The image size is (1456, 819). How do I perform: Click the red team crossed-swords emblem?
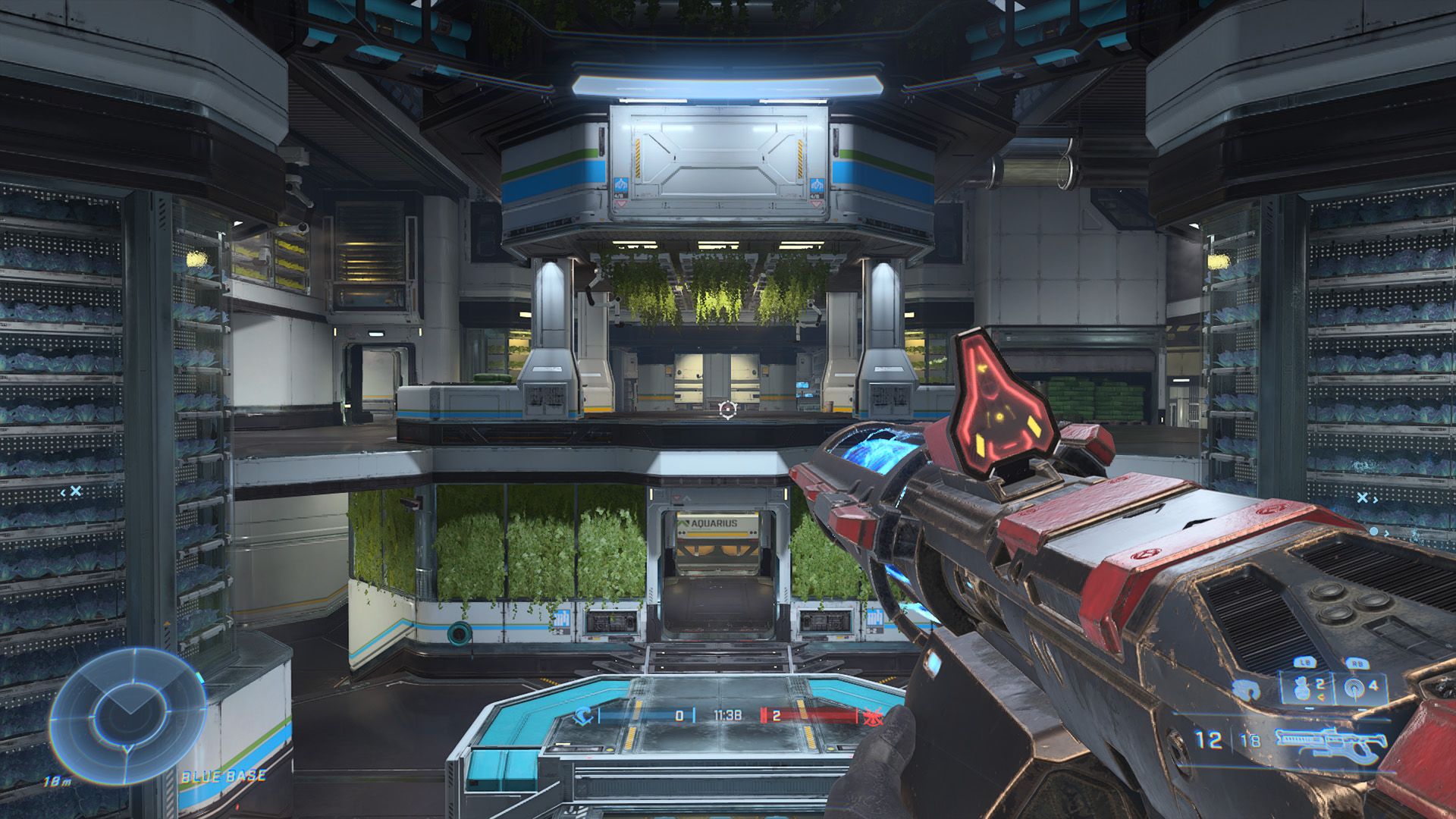click(x=873, y=716)
